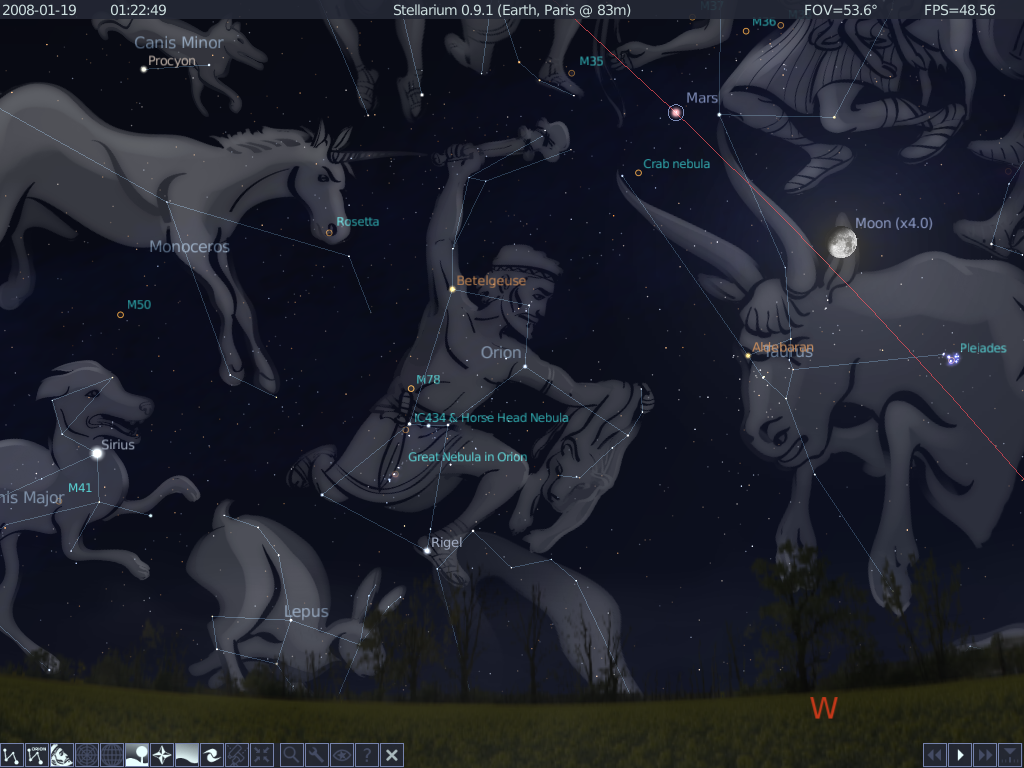
Task: Open the configuration window via wrench icon
Action: click(x=316, y=755)
